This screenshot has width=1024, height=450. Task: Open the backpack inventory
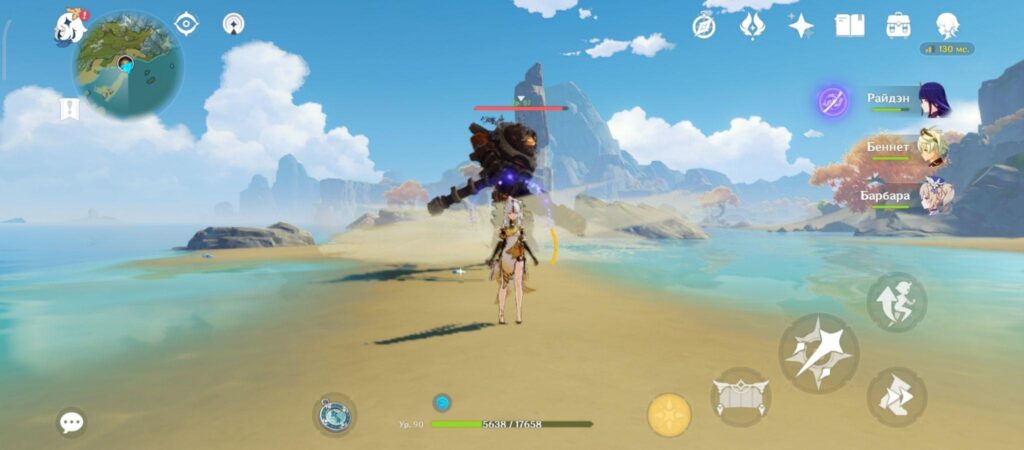pos(898,26)
